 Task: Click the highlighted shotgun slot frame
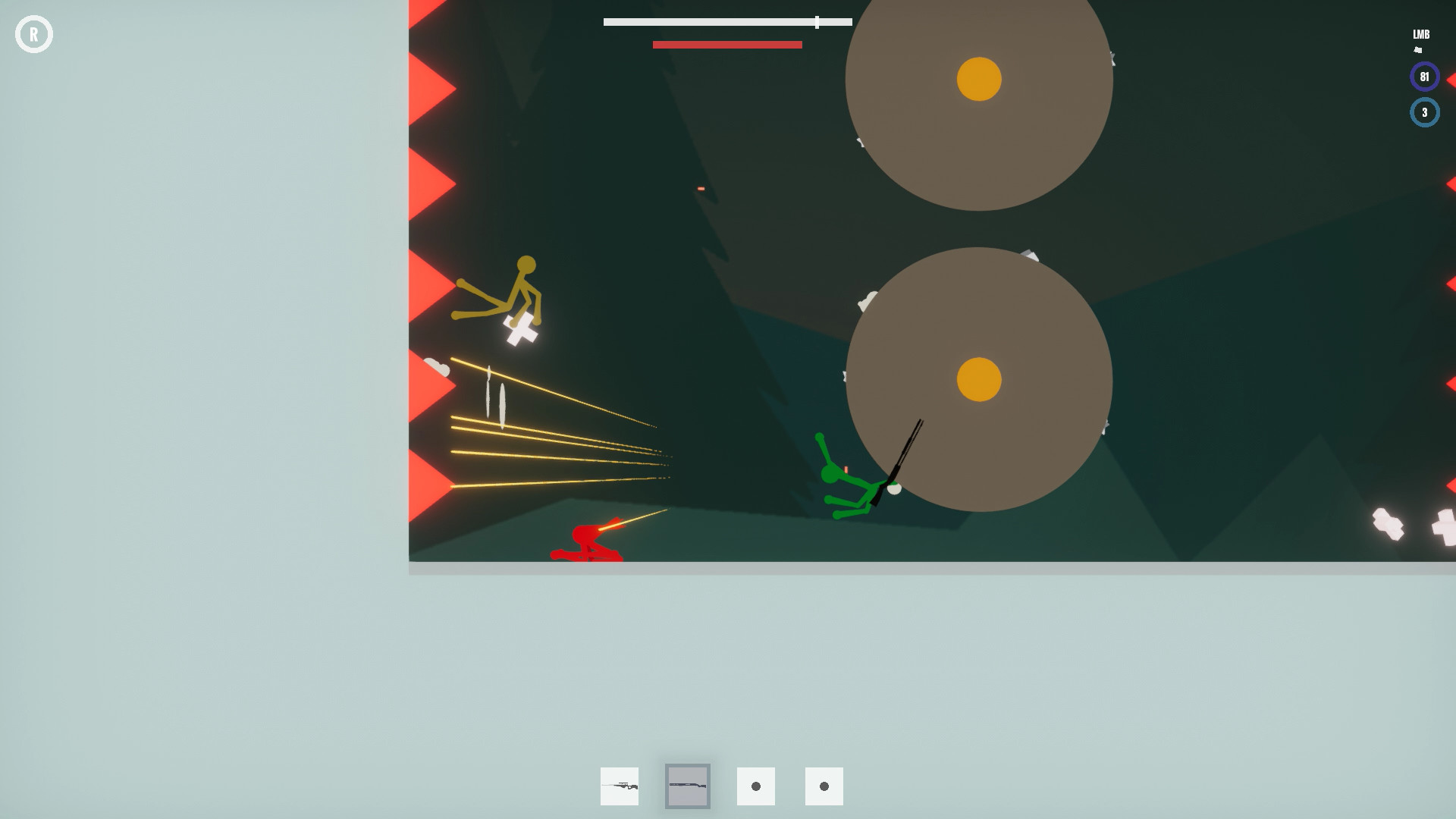687,786
